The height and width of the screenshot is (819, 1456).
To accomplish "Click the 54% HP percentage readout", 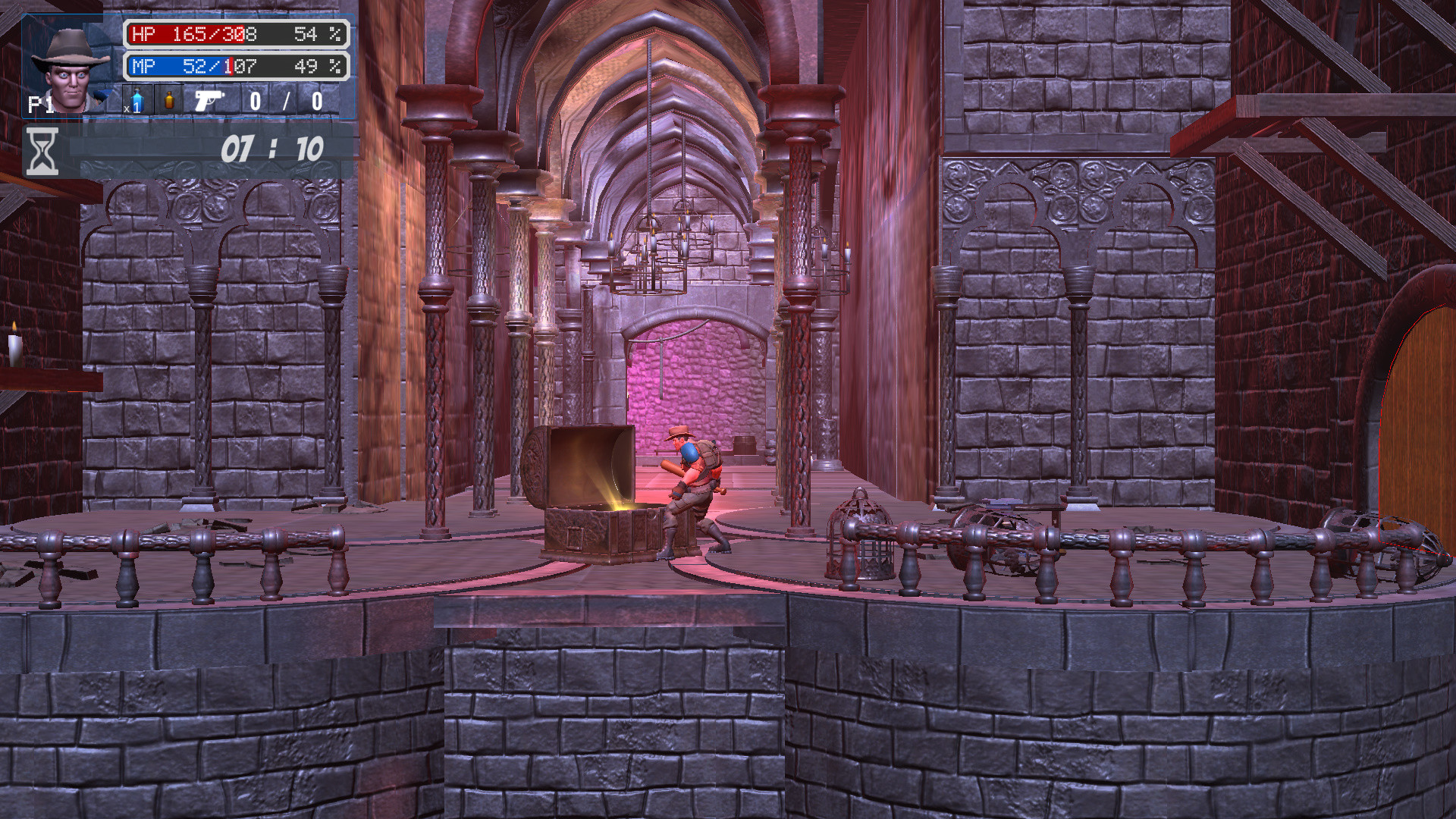I will coord(308,34).
